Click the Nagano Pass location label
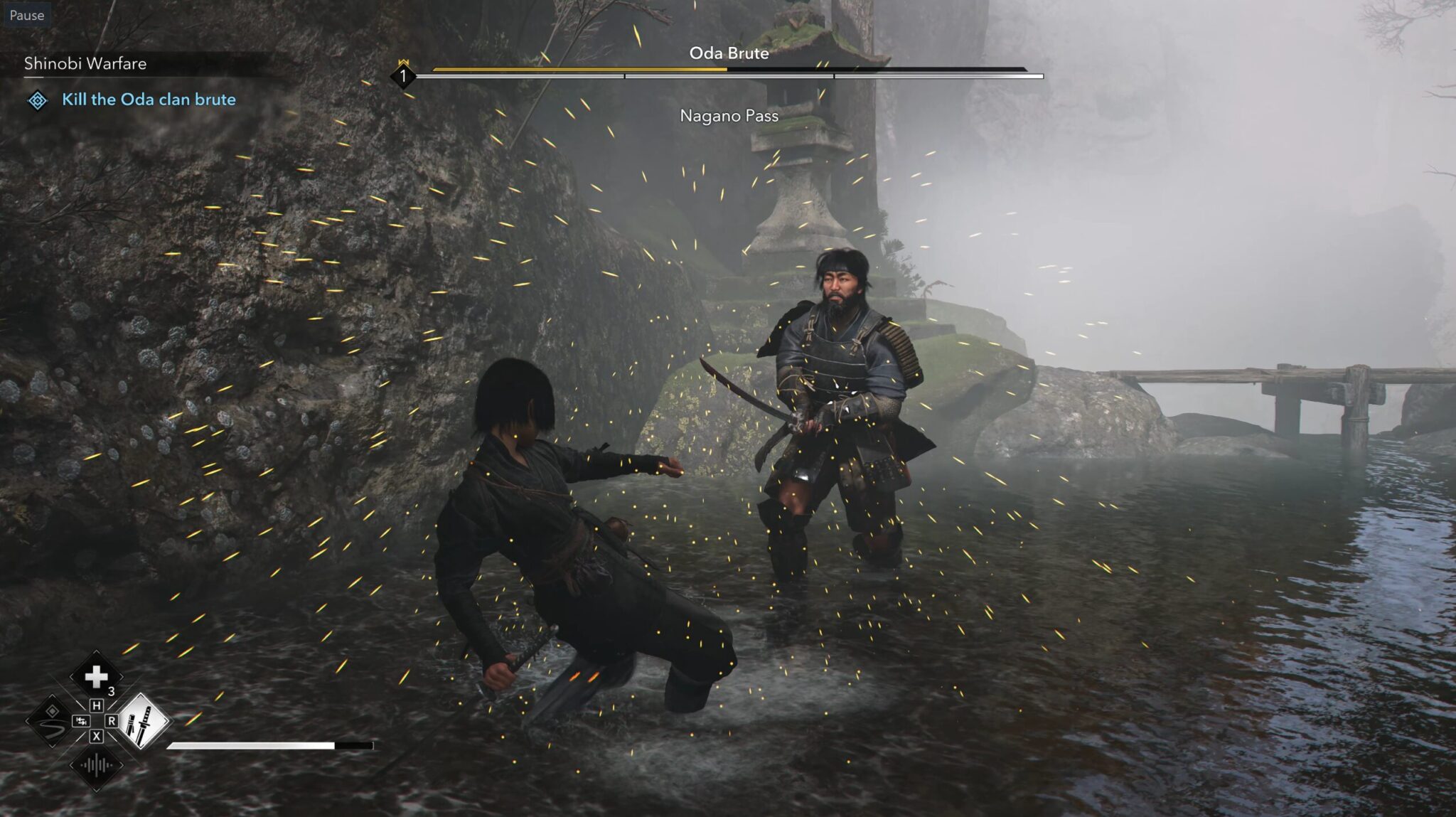The image size is (1456, 817). (x=729, y=114)
